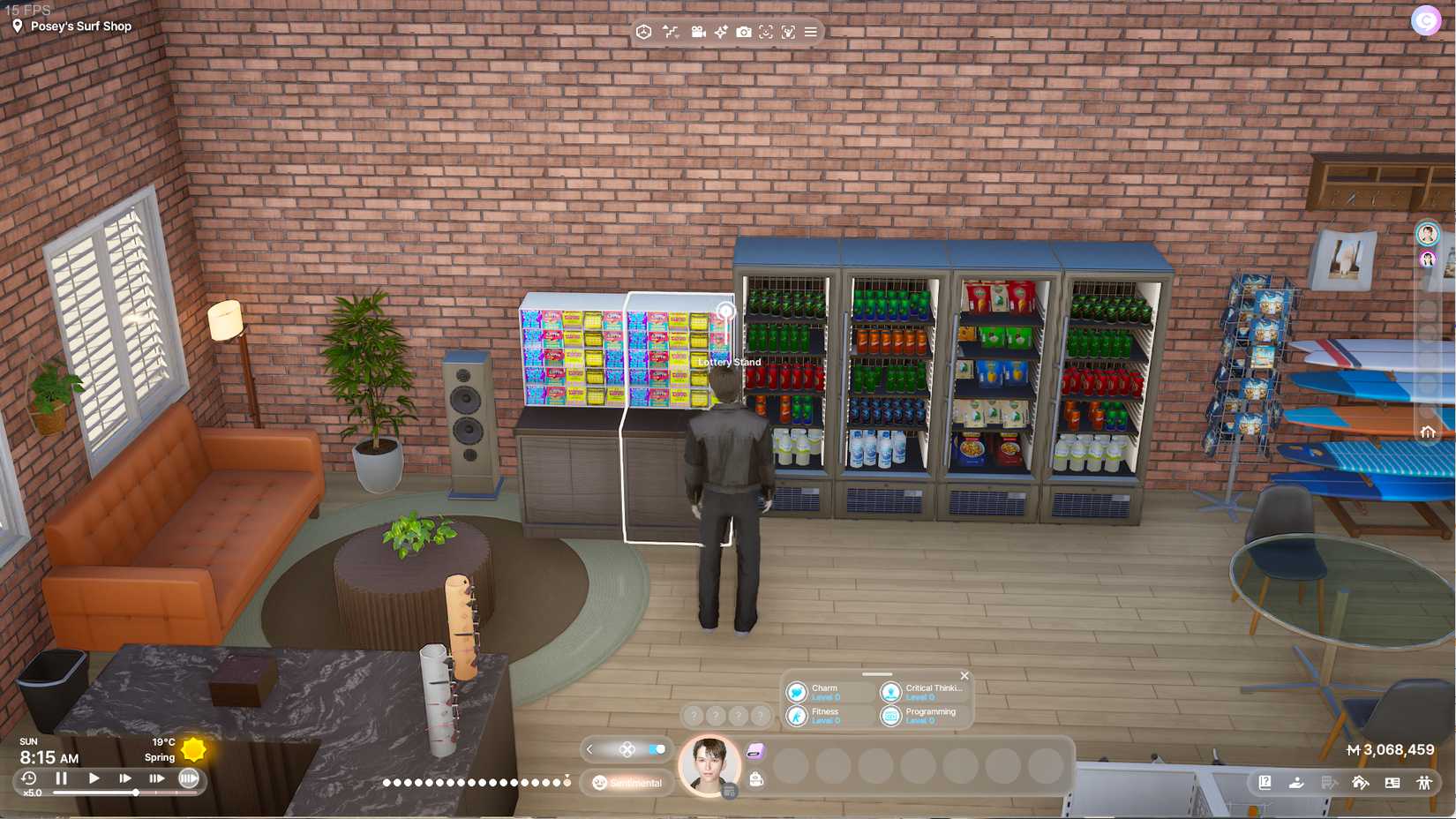Pause the game simulation
The width and height of the screenshot is (1456, 819).
point(60,778)
